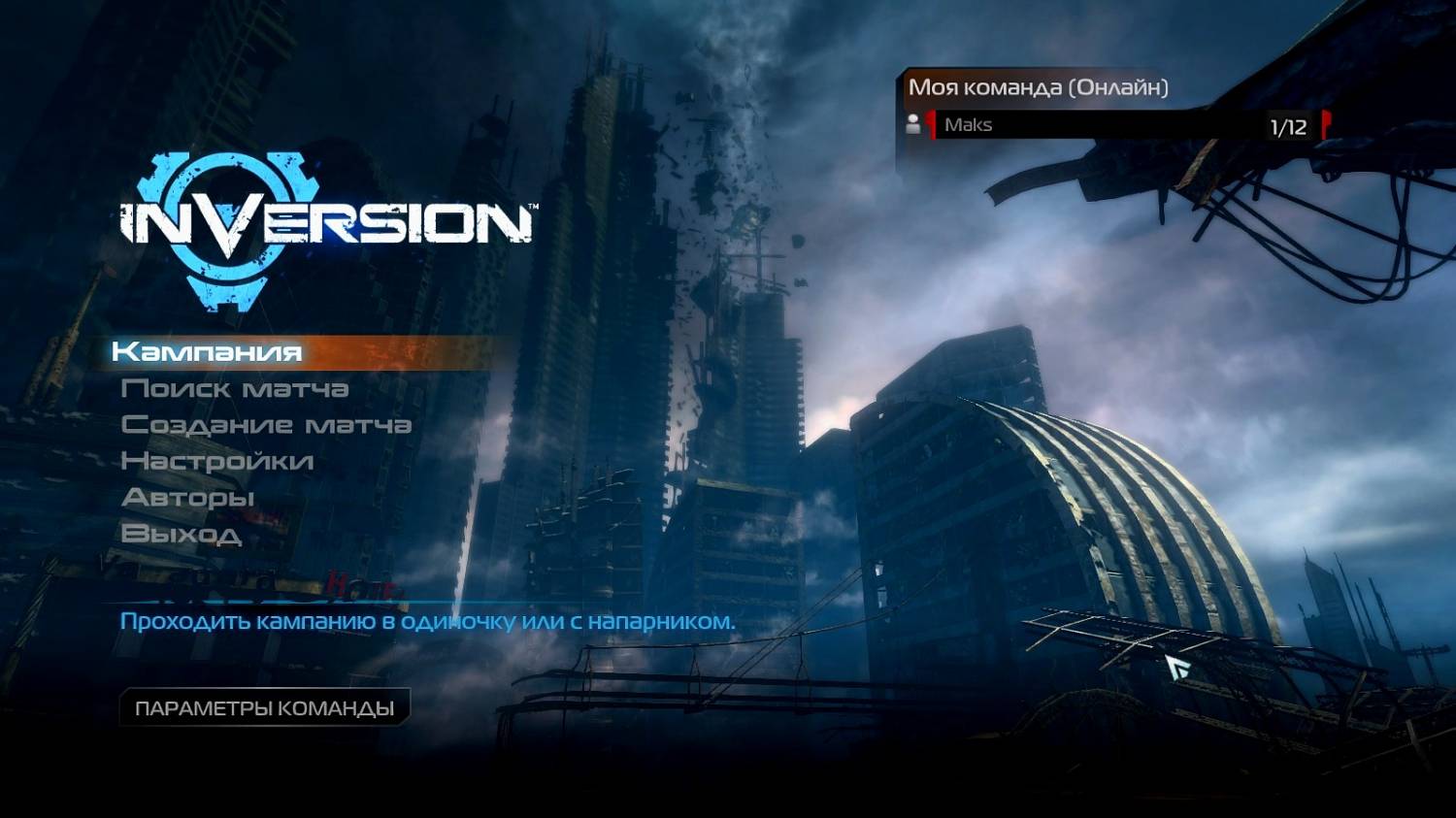Show the Авторы credits screen
This screenshot has width=1456, height=818.
pos(188,498)
